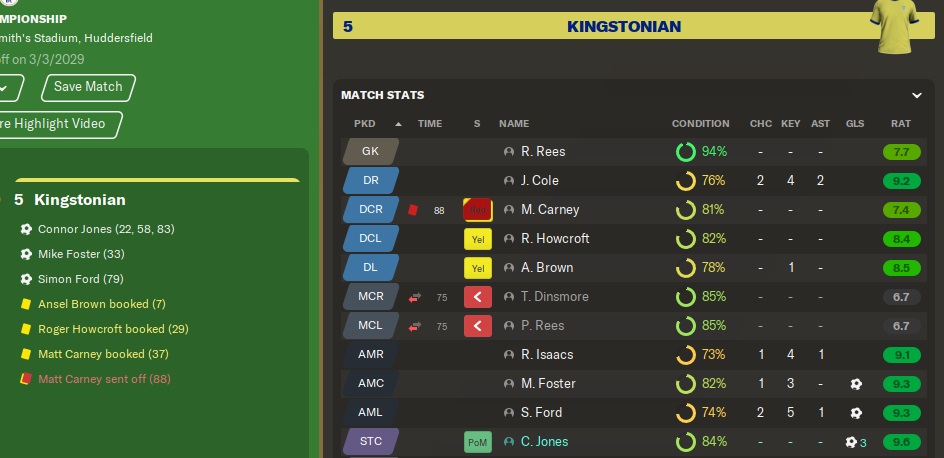Open R. Rees goalkeeper profile

(x=543, y=152)
